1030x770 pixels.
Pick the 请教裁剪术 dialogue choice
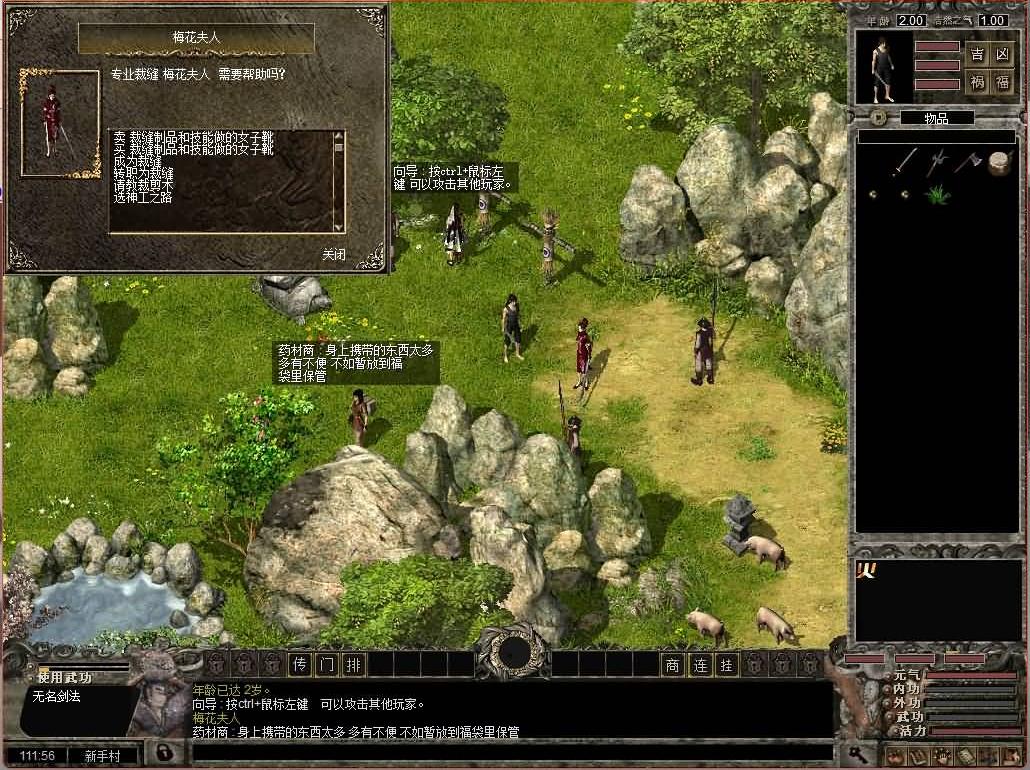[143, 185]
